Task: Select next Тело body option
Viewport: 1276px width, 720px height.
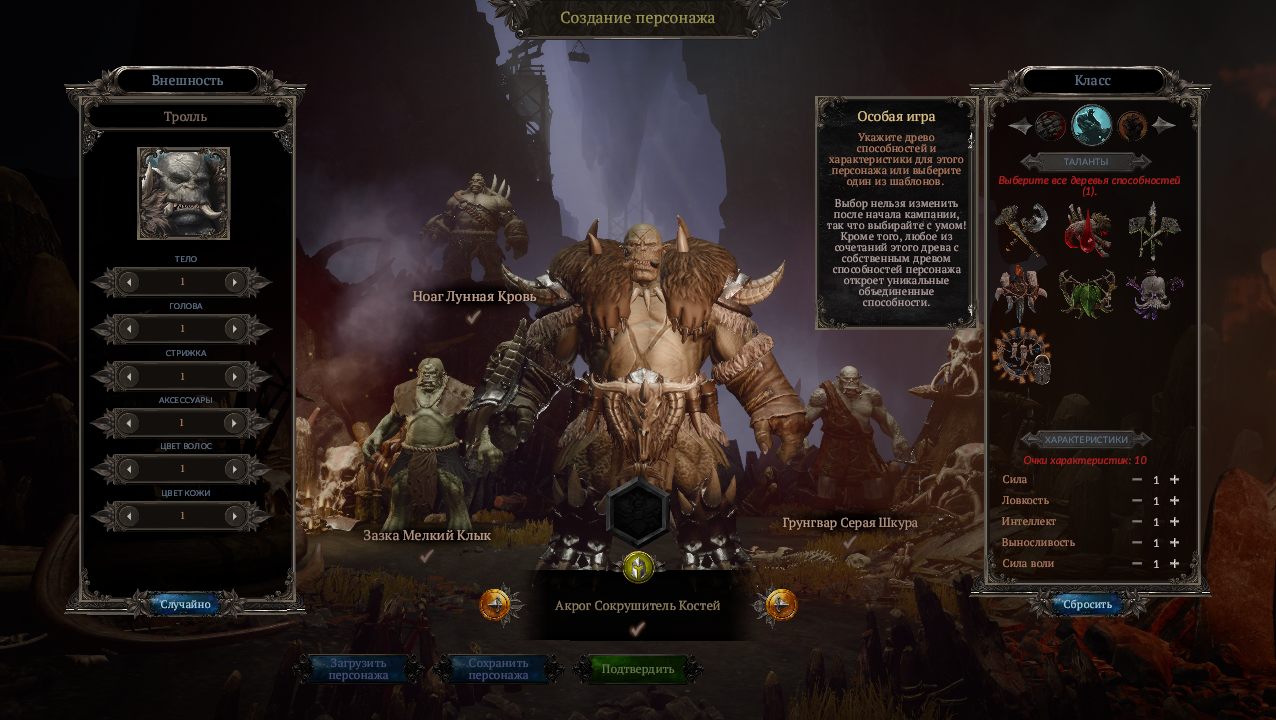Action: coord(235,283)
